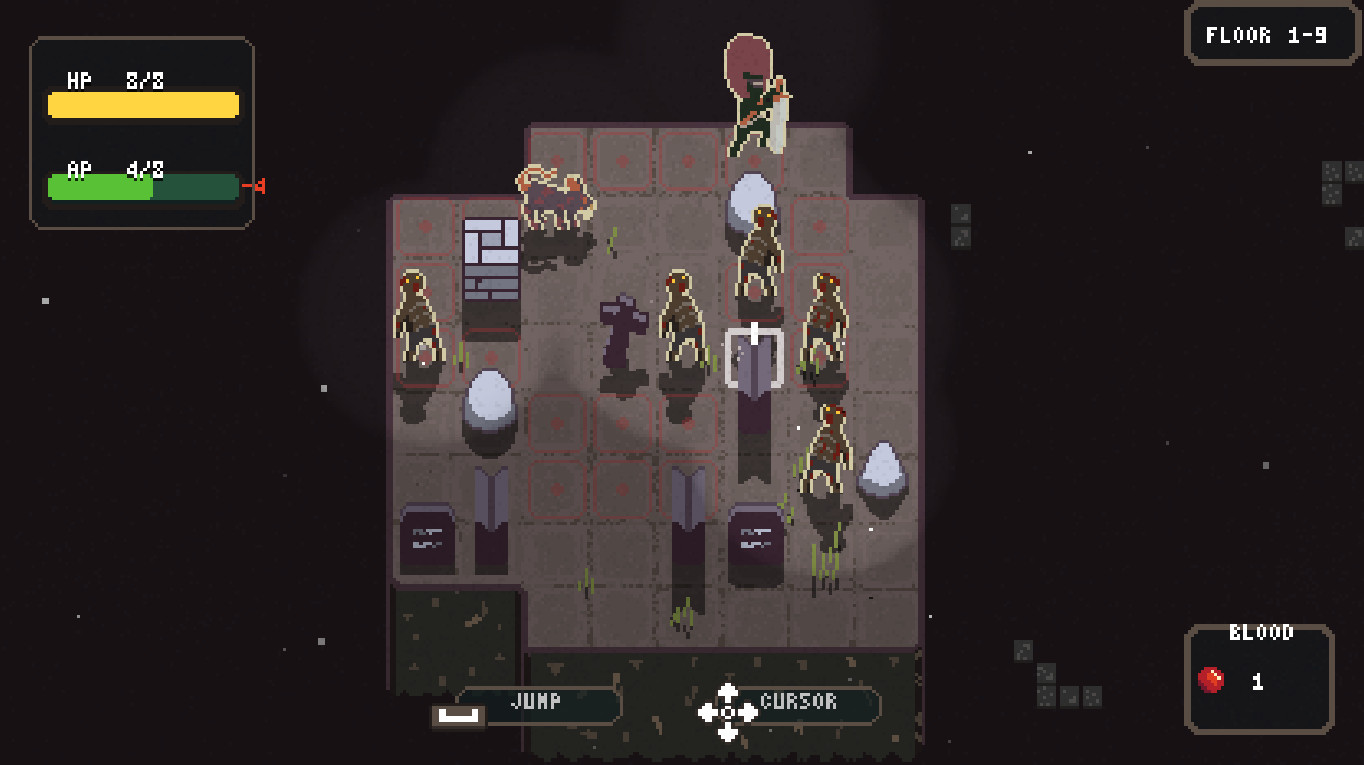Click the yellow HP bar
This screenshot has width=1364, height=765.
(142, 104)
